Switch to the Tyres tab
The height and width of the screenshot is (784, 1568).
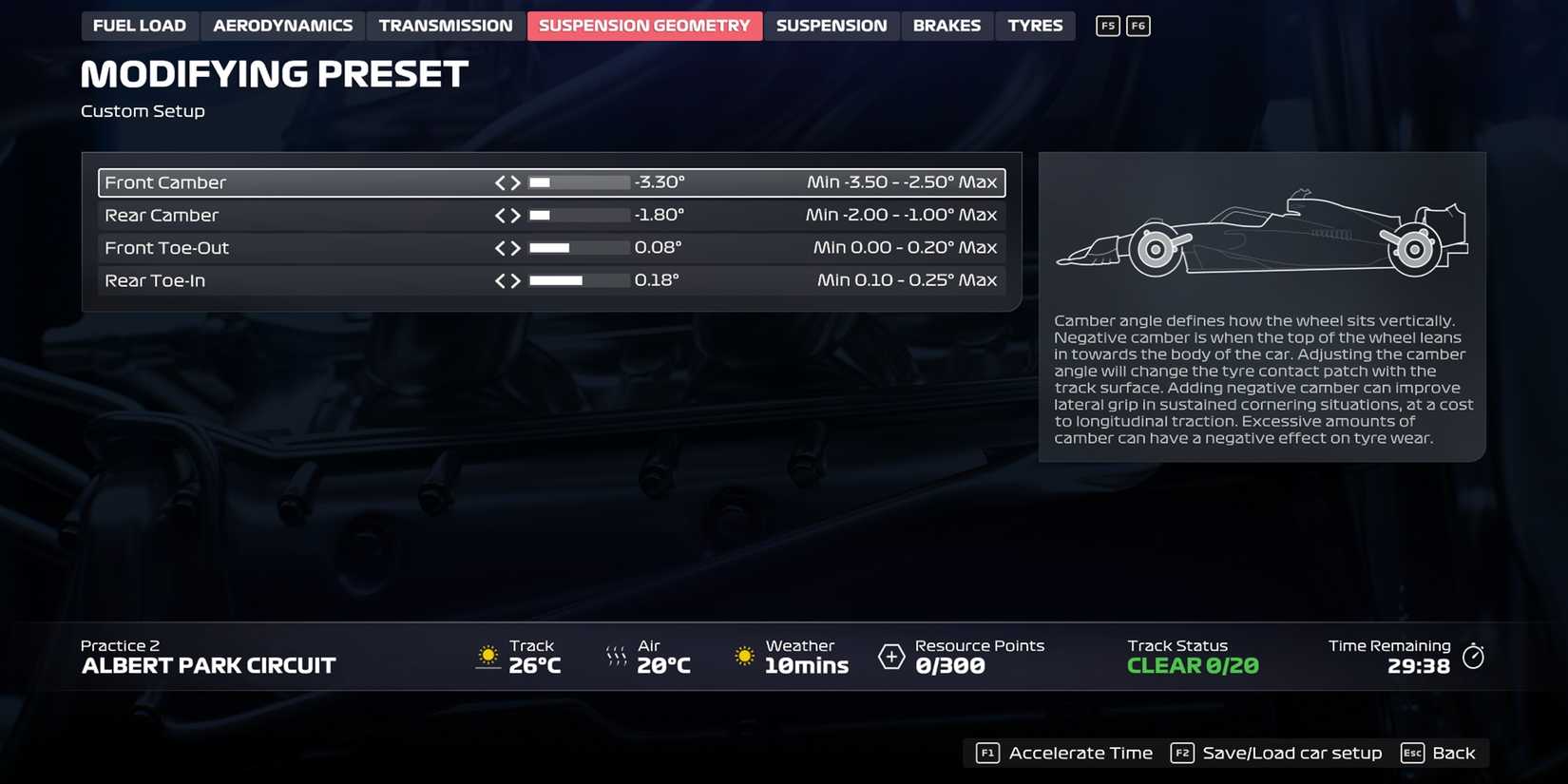[1035, 26]
